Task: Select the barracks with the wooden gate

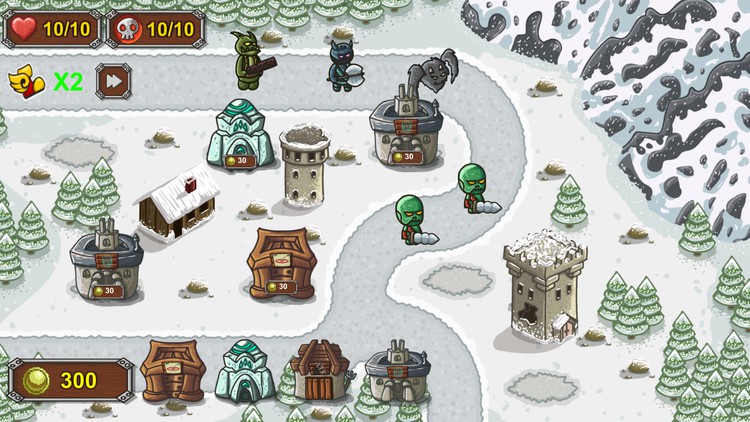Action: (x=318, y=372)
